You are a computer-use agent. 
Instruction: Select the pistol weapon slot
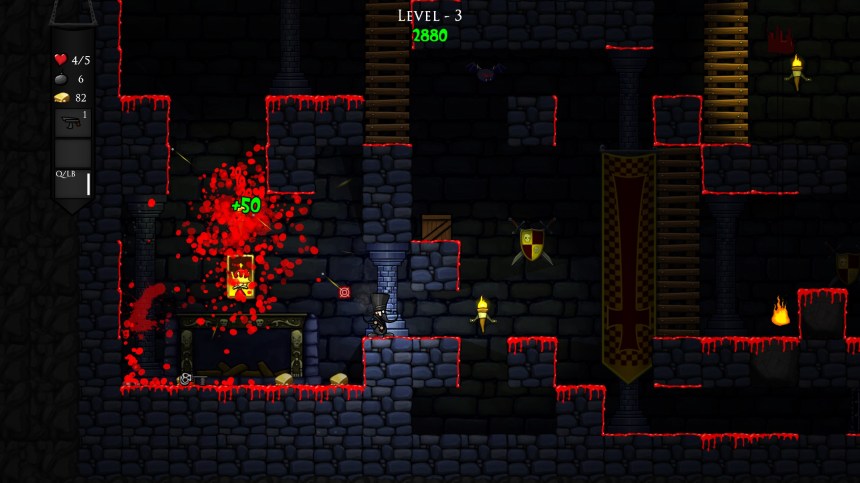click(72, 123)
